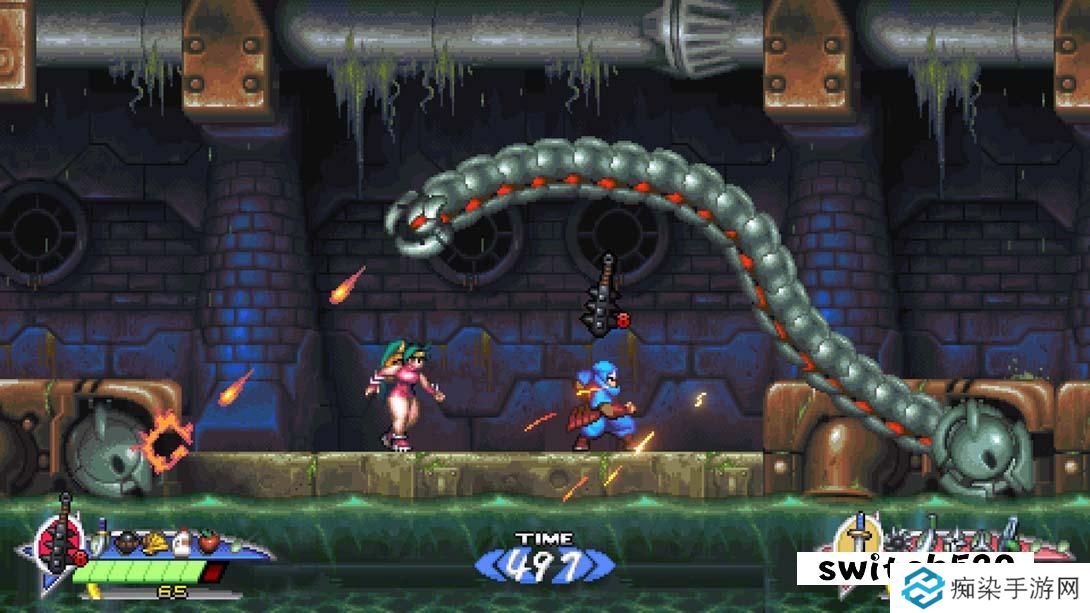Pick the golden helmet inventory item
Image resolution: width=1090 pixels, height=613 pixels.
coord(155,543)
